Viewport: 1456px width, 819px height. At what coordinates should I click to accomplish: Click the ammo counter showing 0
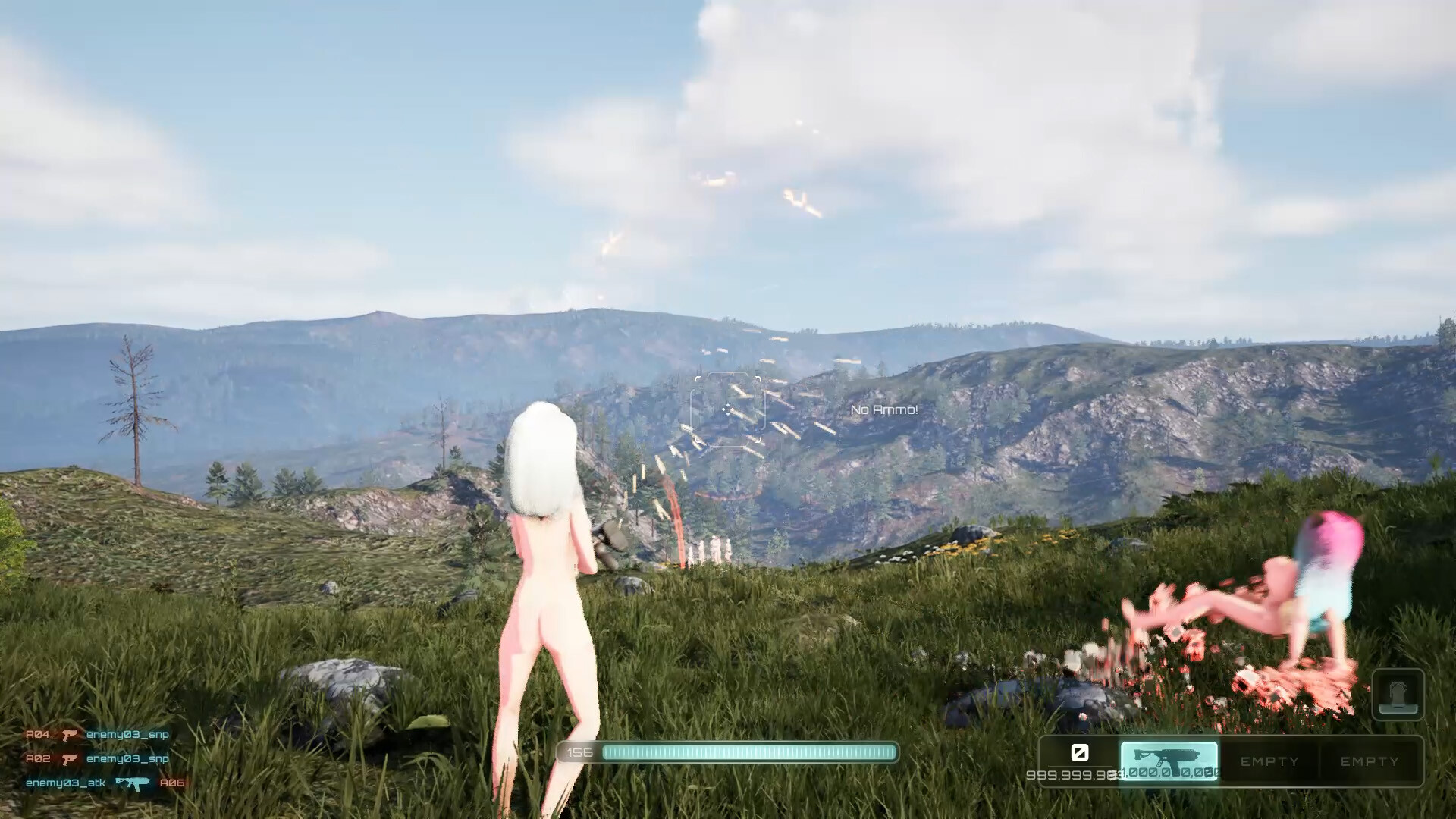click(1080, 753)
